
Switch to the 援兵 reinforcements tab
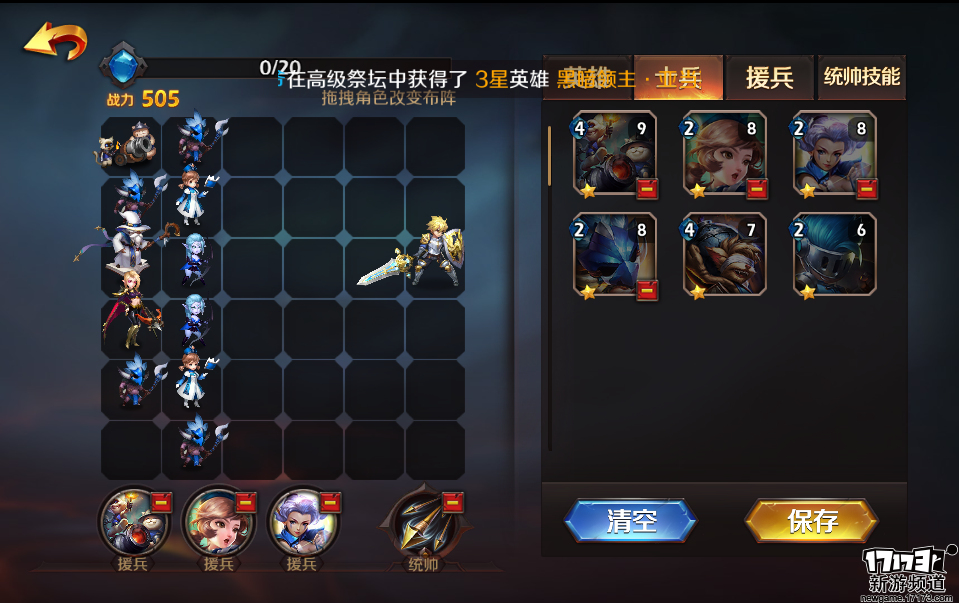point(769,78)
